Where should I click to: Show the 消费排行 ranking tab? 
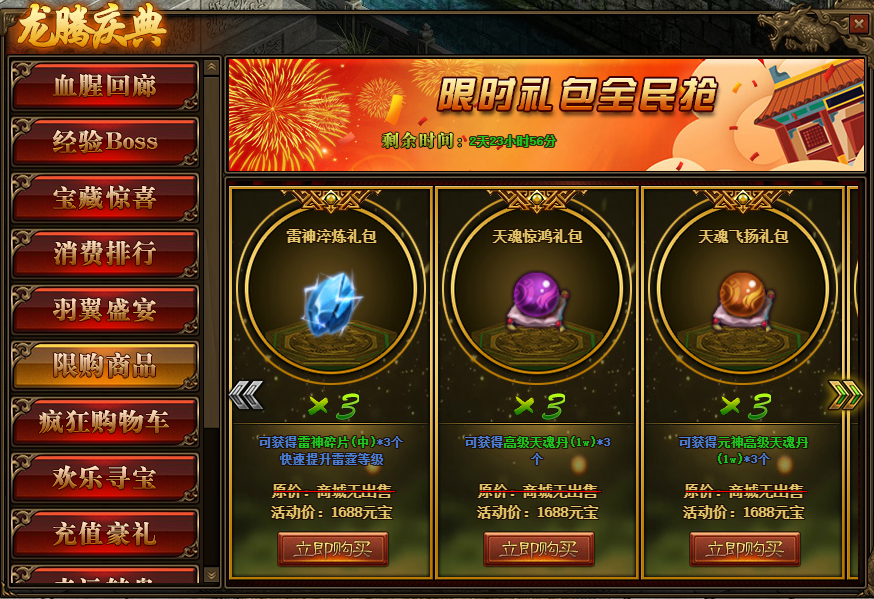click(x=104, y=254)
